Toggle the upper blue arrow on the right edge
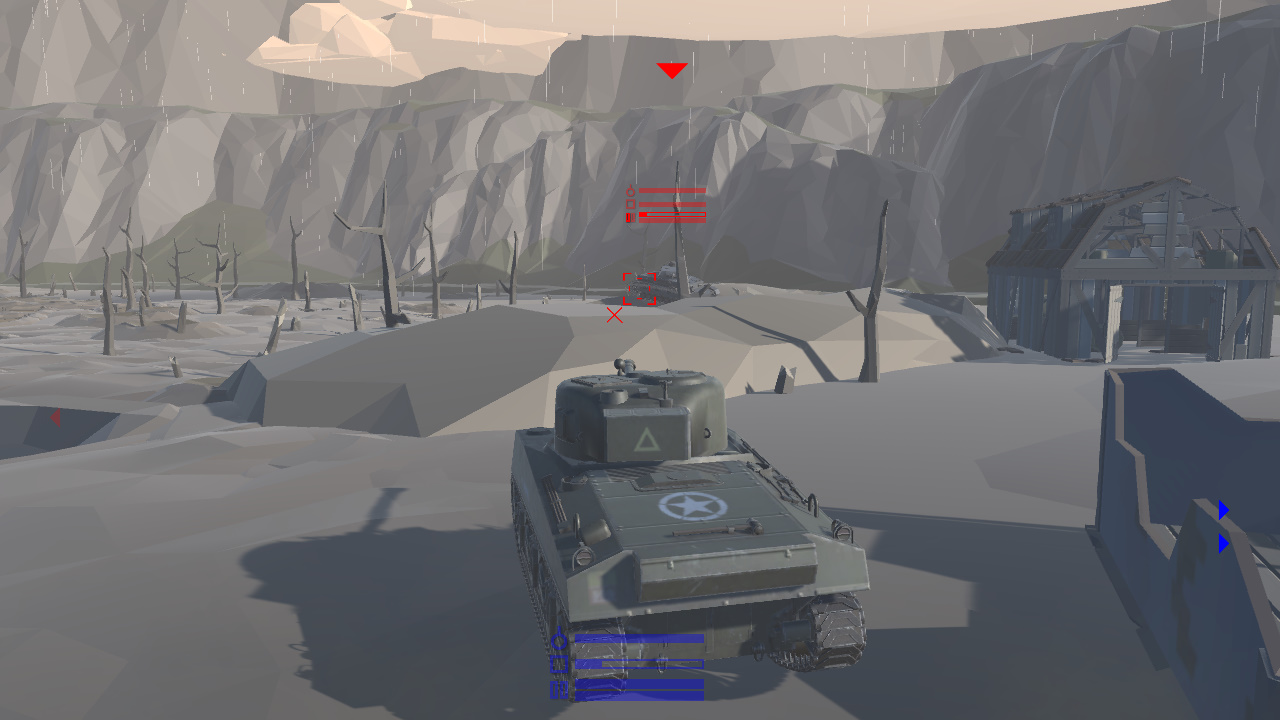The height and width of the screenshot is (720, 1280). (x=1224, y=511)
